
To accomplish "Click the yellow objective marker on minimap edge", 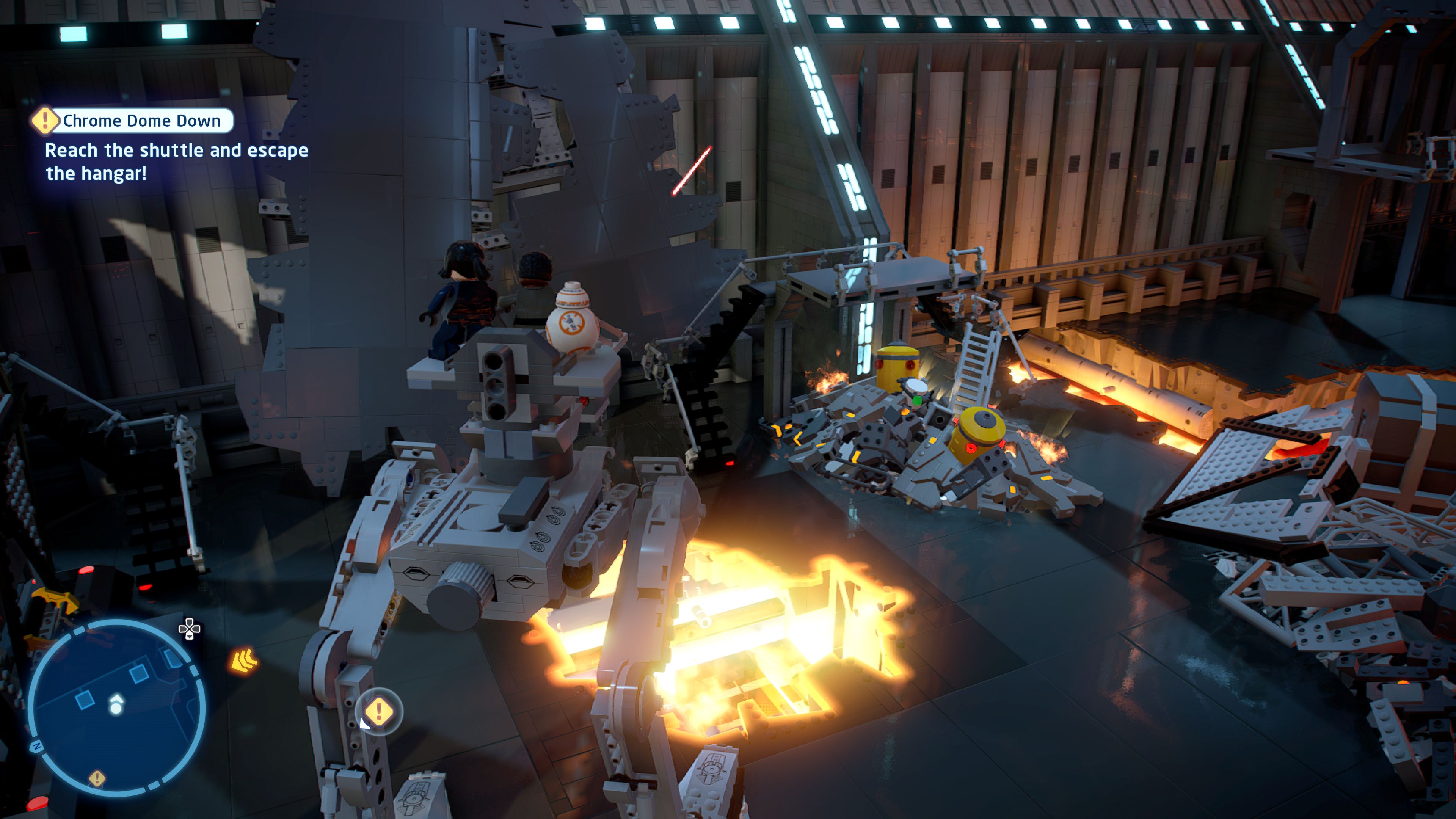I will pos(97,778).
